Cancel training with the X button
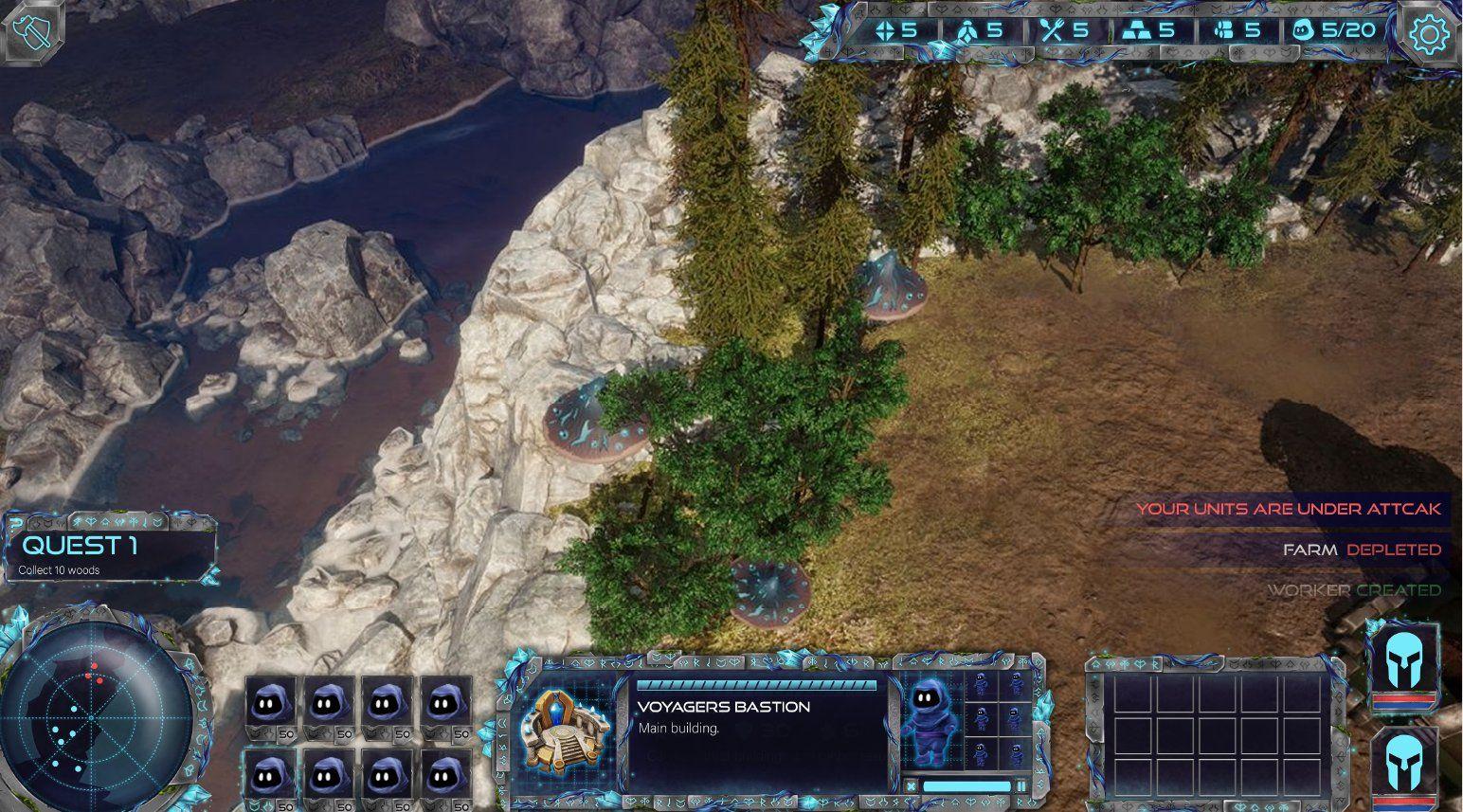1463x812 pixels. tap(911, 785)
